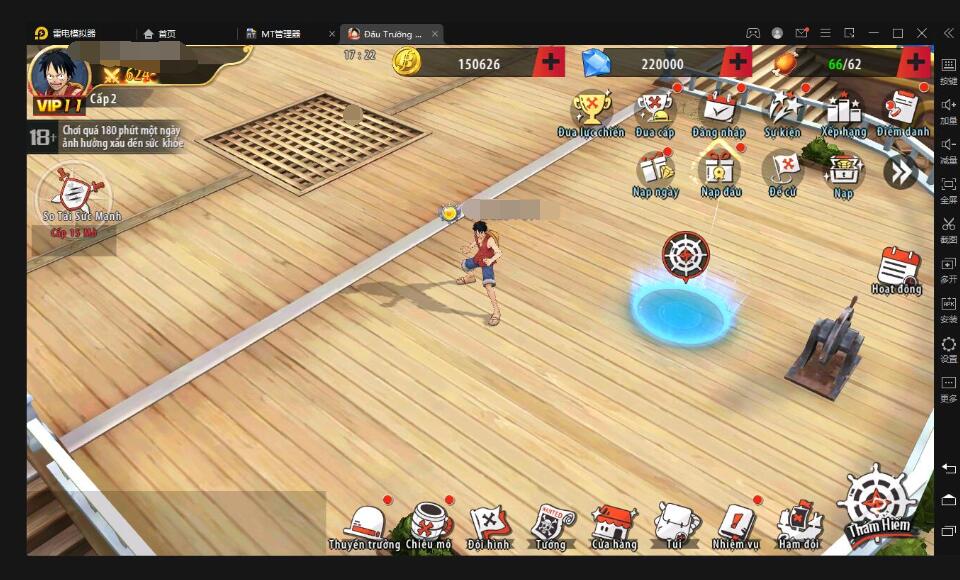Open the Thám Hiểm ship wheel button

coord(875,502)
